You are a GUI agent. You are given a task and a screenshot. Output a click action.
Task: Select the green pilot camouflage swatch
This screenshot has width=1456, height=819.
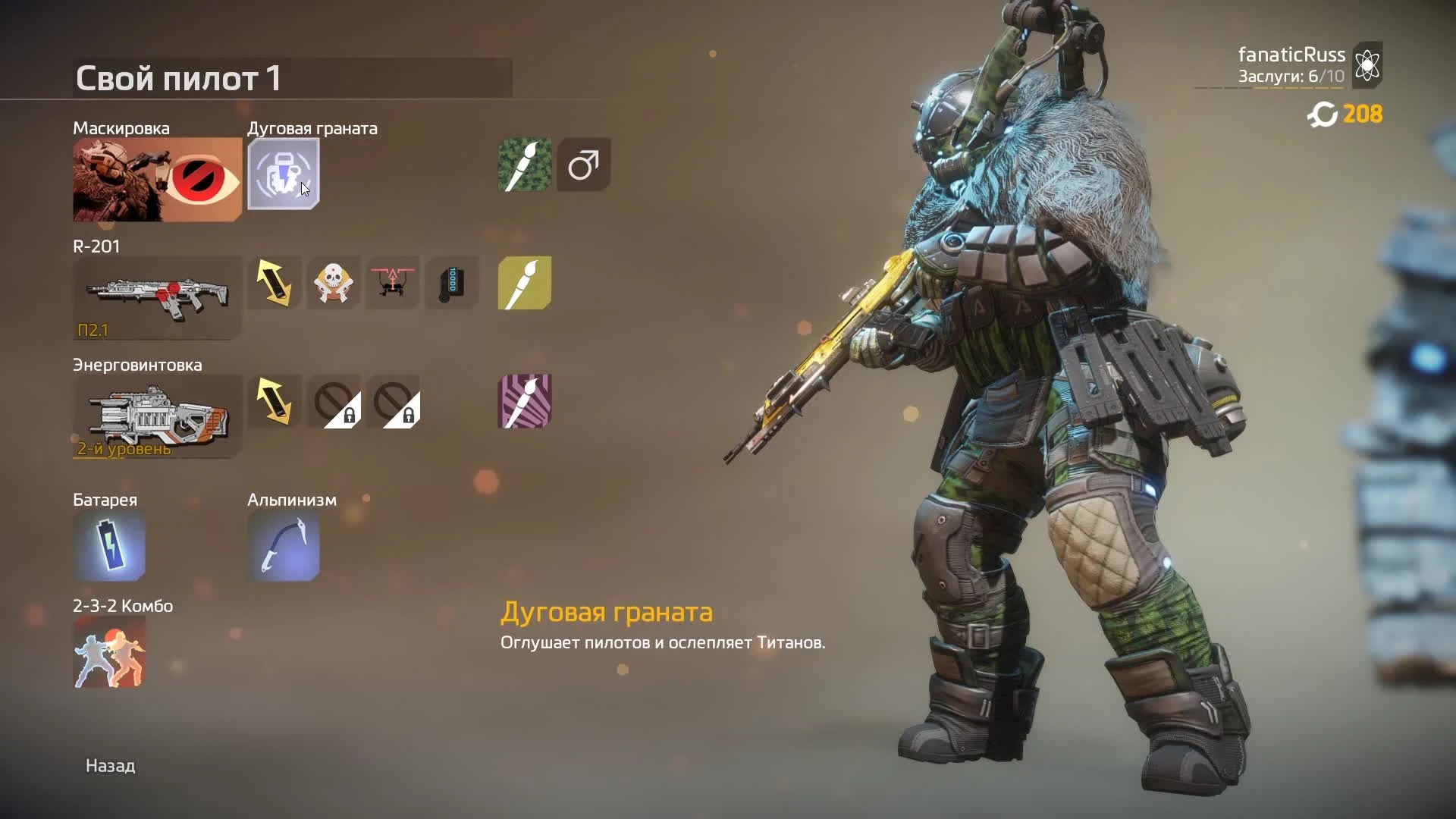(524, 165)
